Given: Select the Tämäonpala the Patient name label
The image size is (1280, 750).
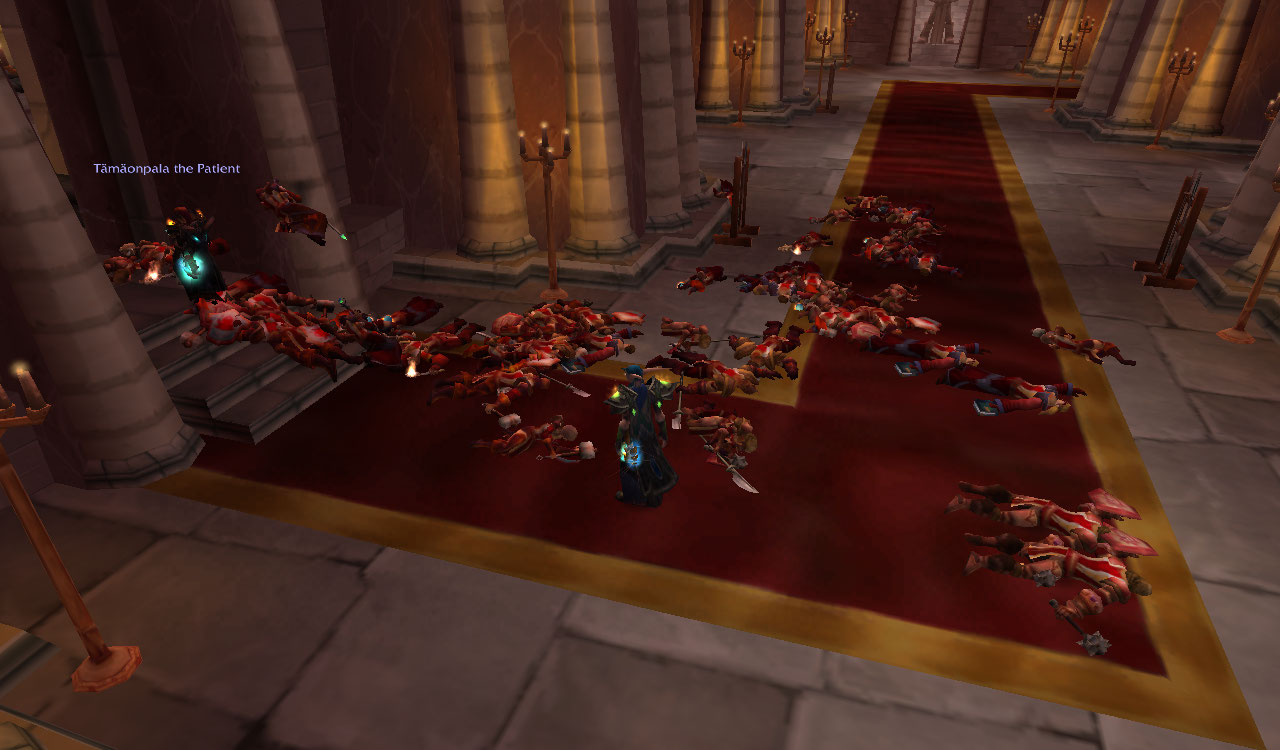Looking at the screenshot, I should [x=167, y=169].
